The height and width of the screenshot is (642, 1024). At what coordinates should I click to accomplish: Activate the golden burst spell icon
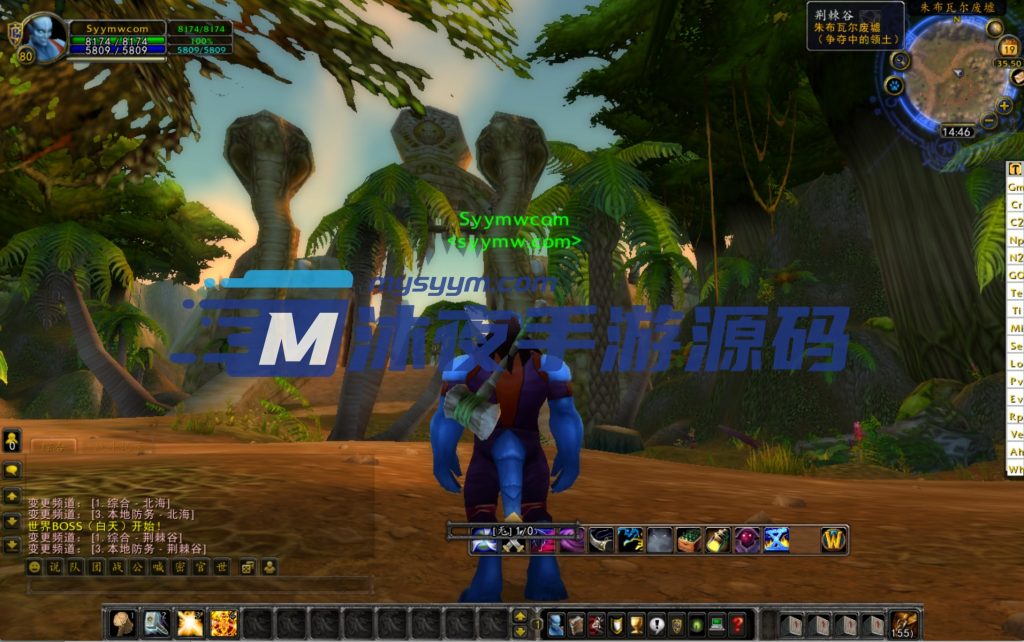tap(190, 623)
